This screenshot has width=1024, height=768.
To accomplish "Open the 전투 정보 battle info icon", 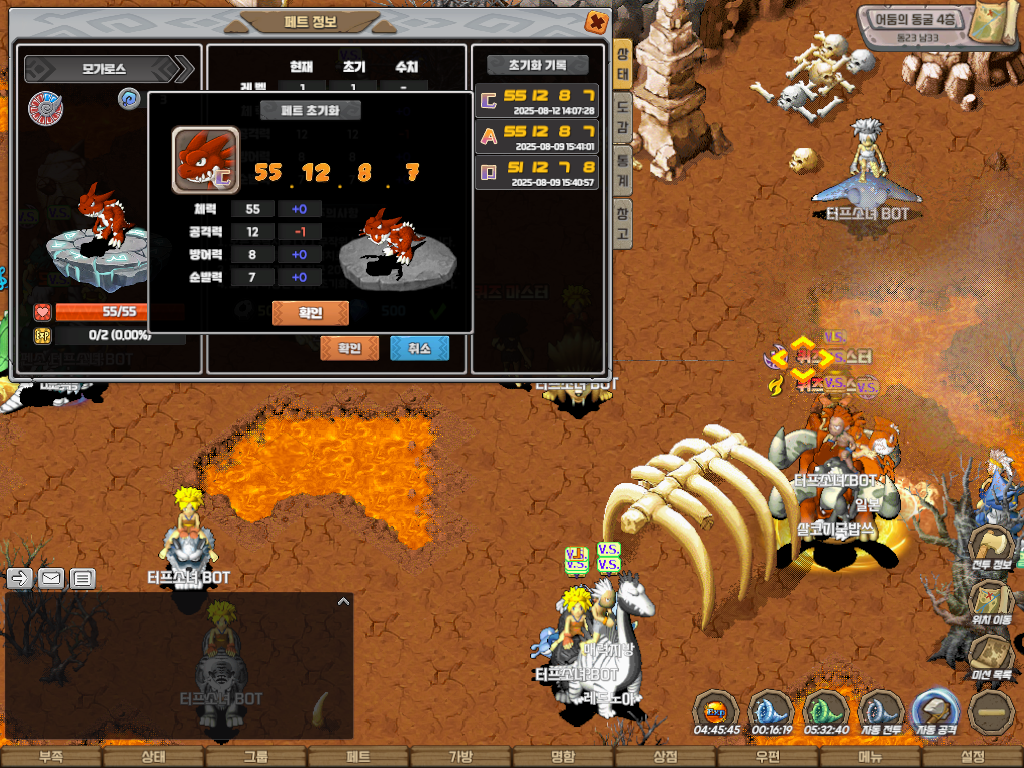I will pos(993,548).
